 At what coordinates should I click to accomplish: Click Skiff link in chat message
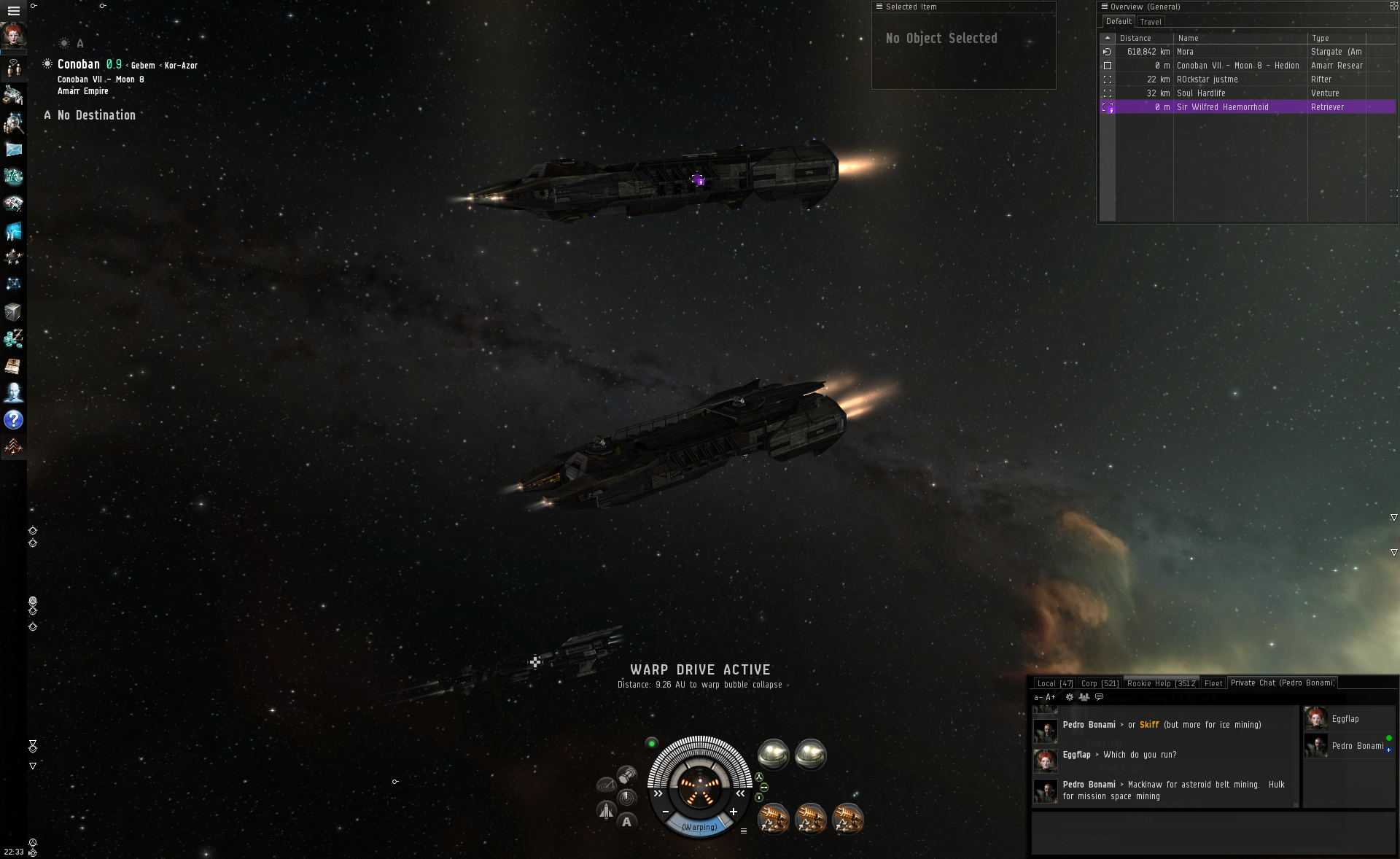coord(1149,725)
